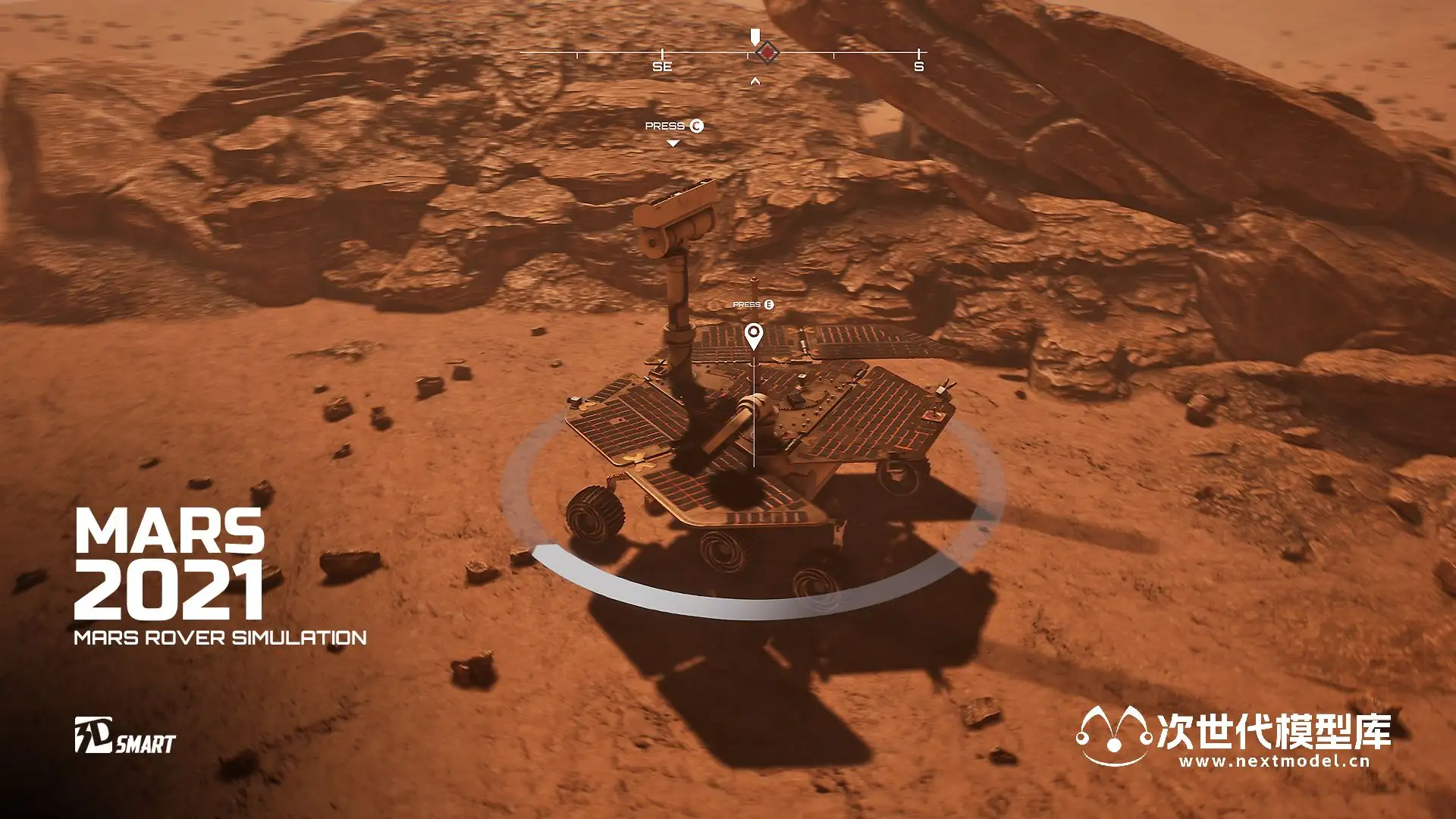Image resolution: width=1456 pixels, height=819 pixels.
Task: Click the SE heading on the compass bar
Action: [662, 67]
